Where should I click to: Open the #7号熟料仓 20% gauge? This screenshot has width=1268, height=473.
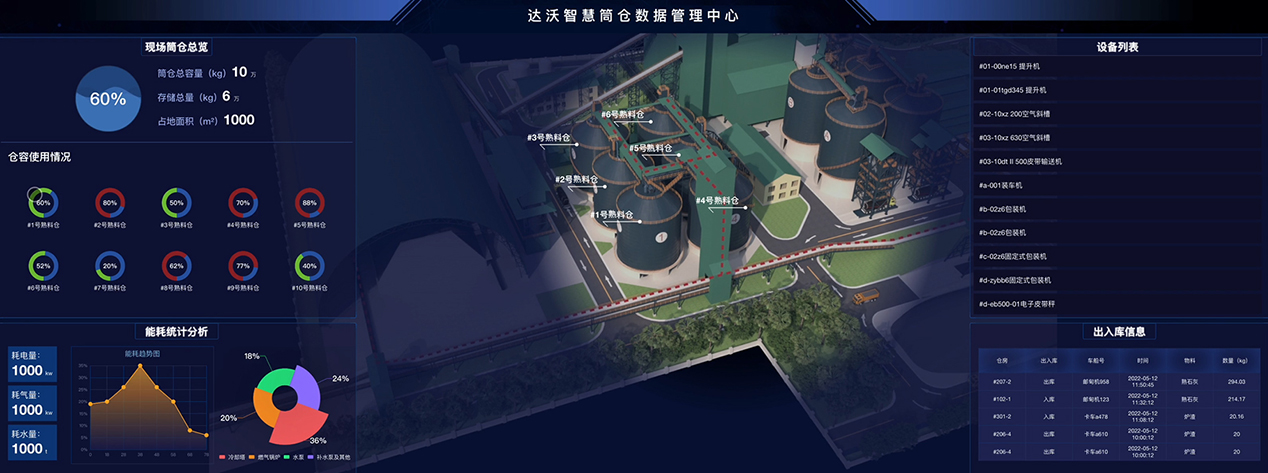coord(110,267)
